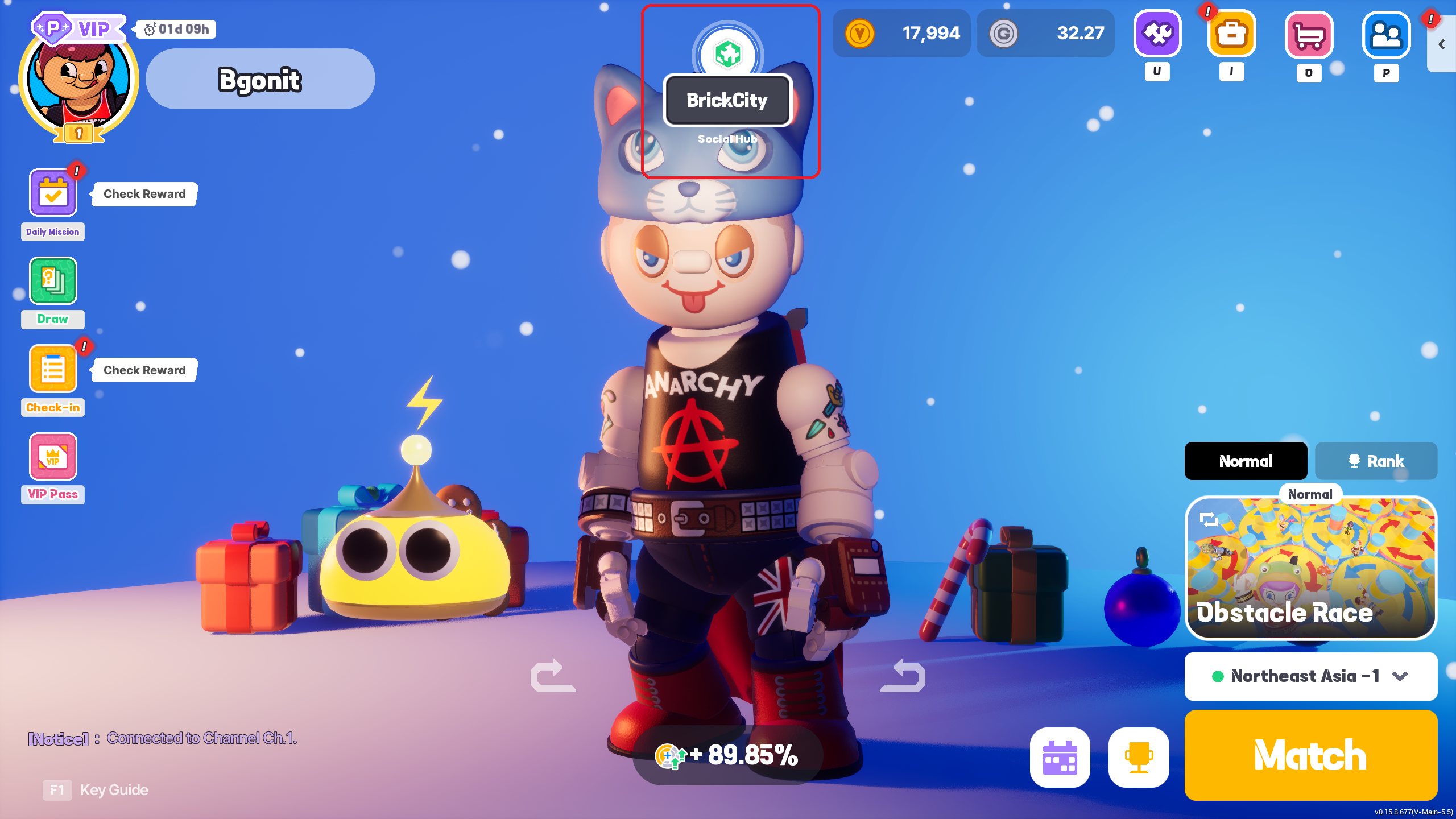Open the blue friends list icon
This screenshot has height=819, width=1456.
[x=1386, y=35]
